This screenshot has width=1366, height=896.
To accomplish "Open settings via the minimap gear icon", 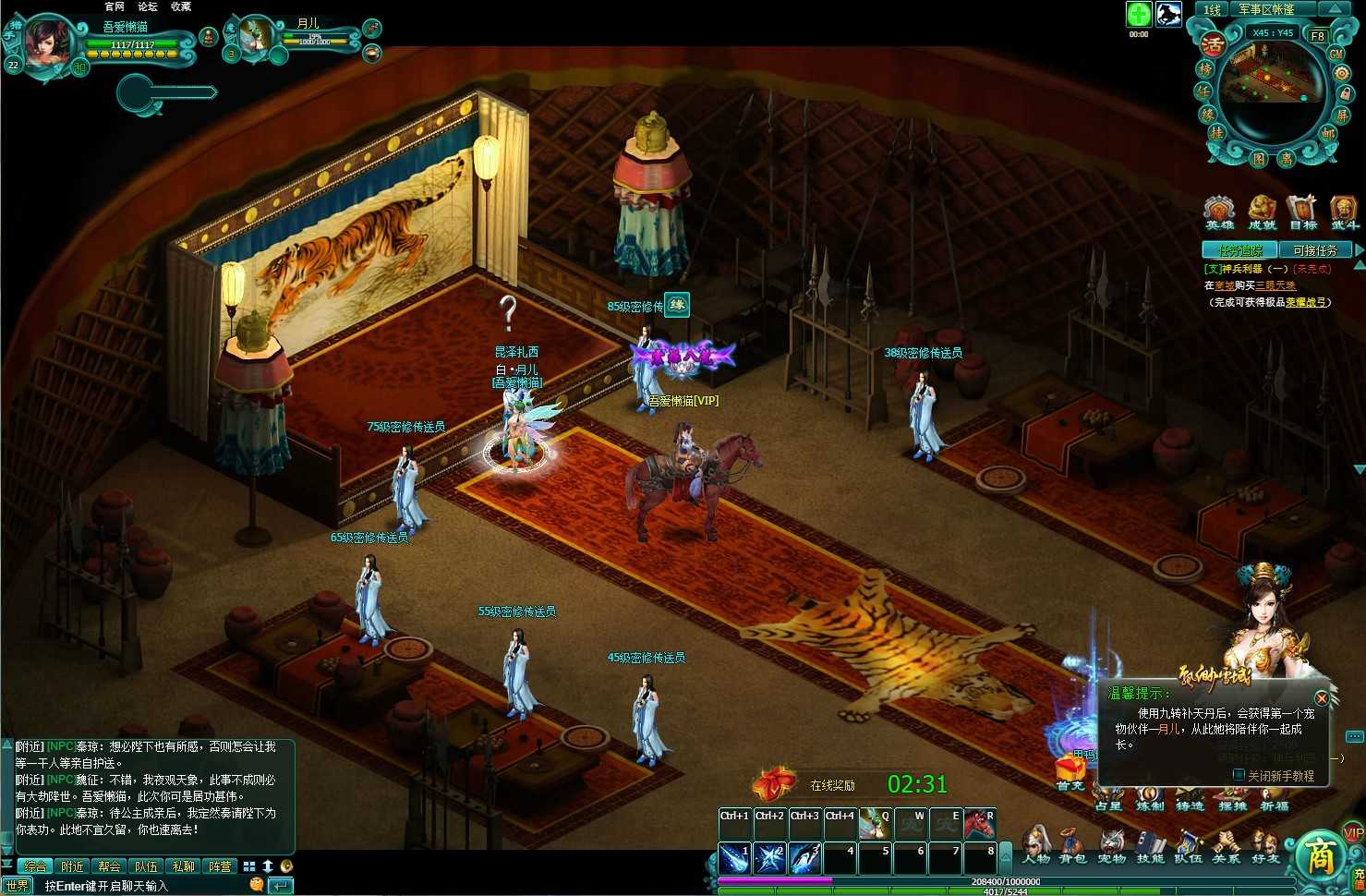I will pyautogui.click(x=1341, y=73).
